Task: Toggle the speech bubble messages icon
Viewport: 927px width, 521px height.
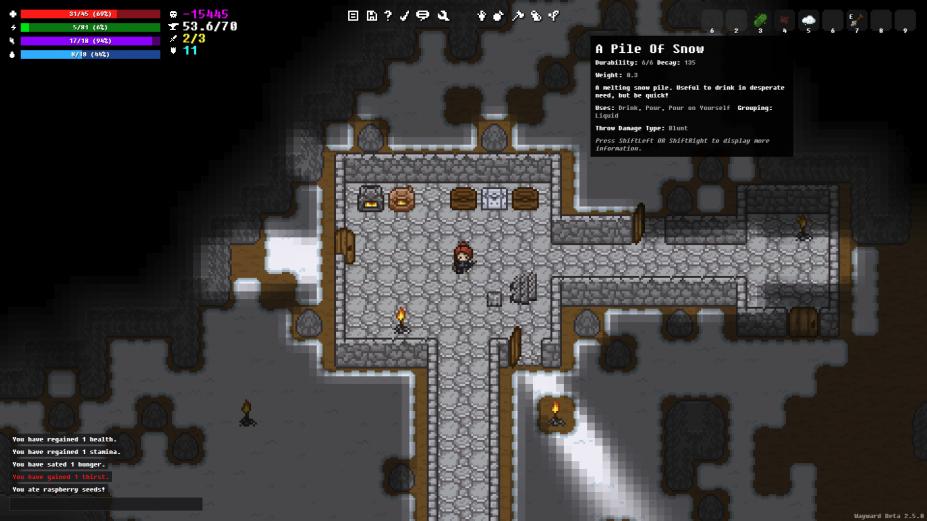Action: pos(423,15)
